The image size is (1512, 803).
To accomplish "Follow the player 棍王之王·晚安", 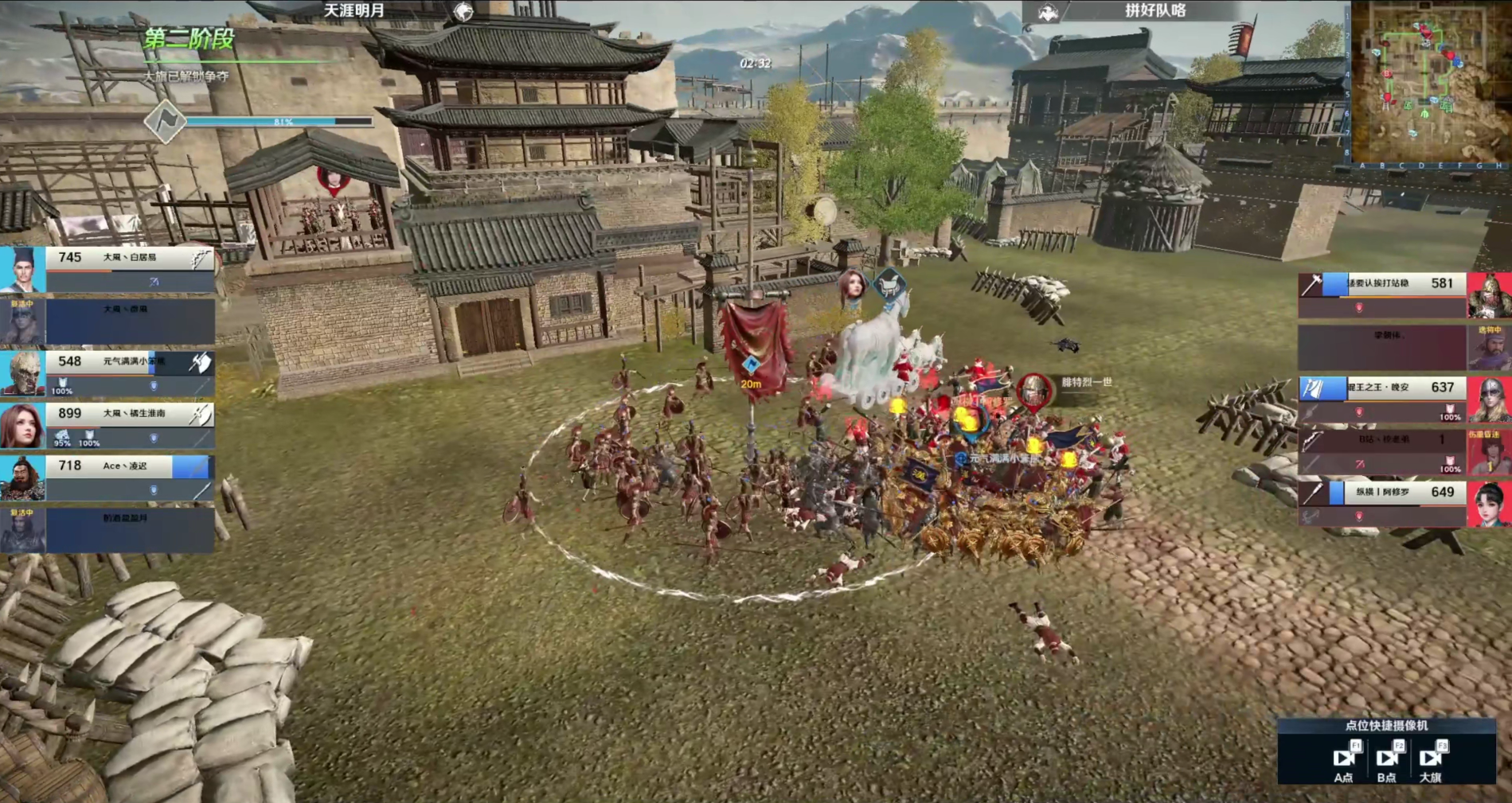I will 1382,398.
